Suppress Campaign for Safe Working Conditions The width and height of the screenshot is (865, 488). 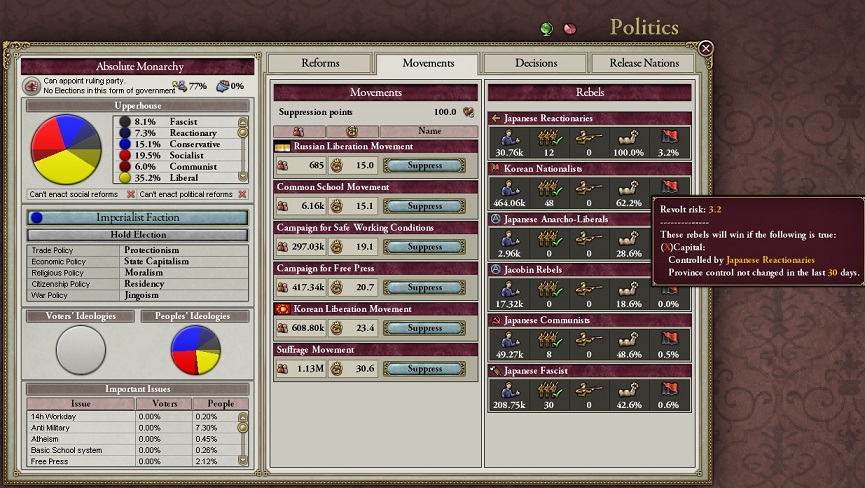pos(425,247)
